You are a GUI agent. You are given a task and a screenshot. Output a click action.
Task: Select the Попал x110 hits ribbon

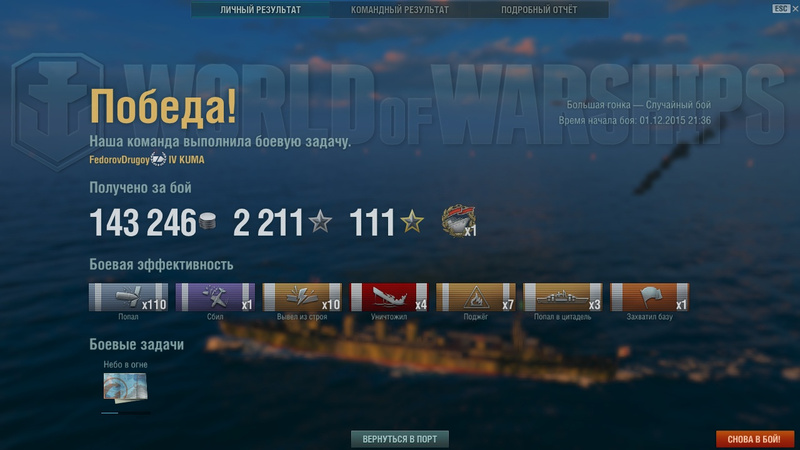[x=128, y=297]
